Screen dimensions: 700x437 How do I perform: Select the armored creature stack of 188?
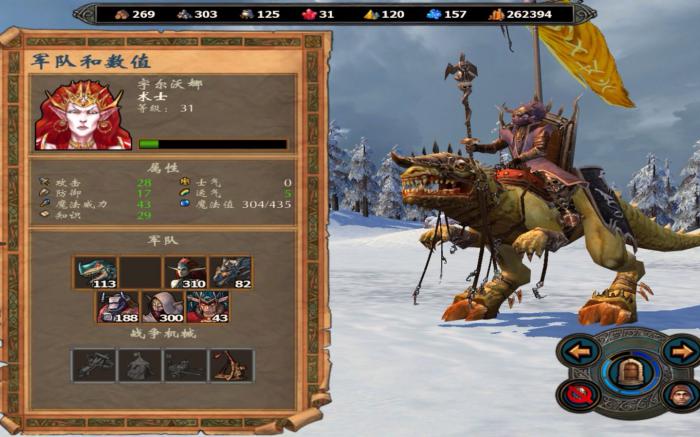pos(118,306)
